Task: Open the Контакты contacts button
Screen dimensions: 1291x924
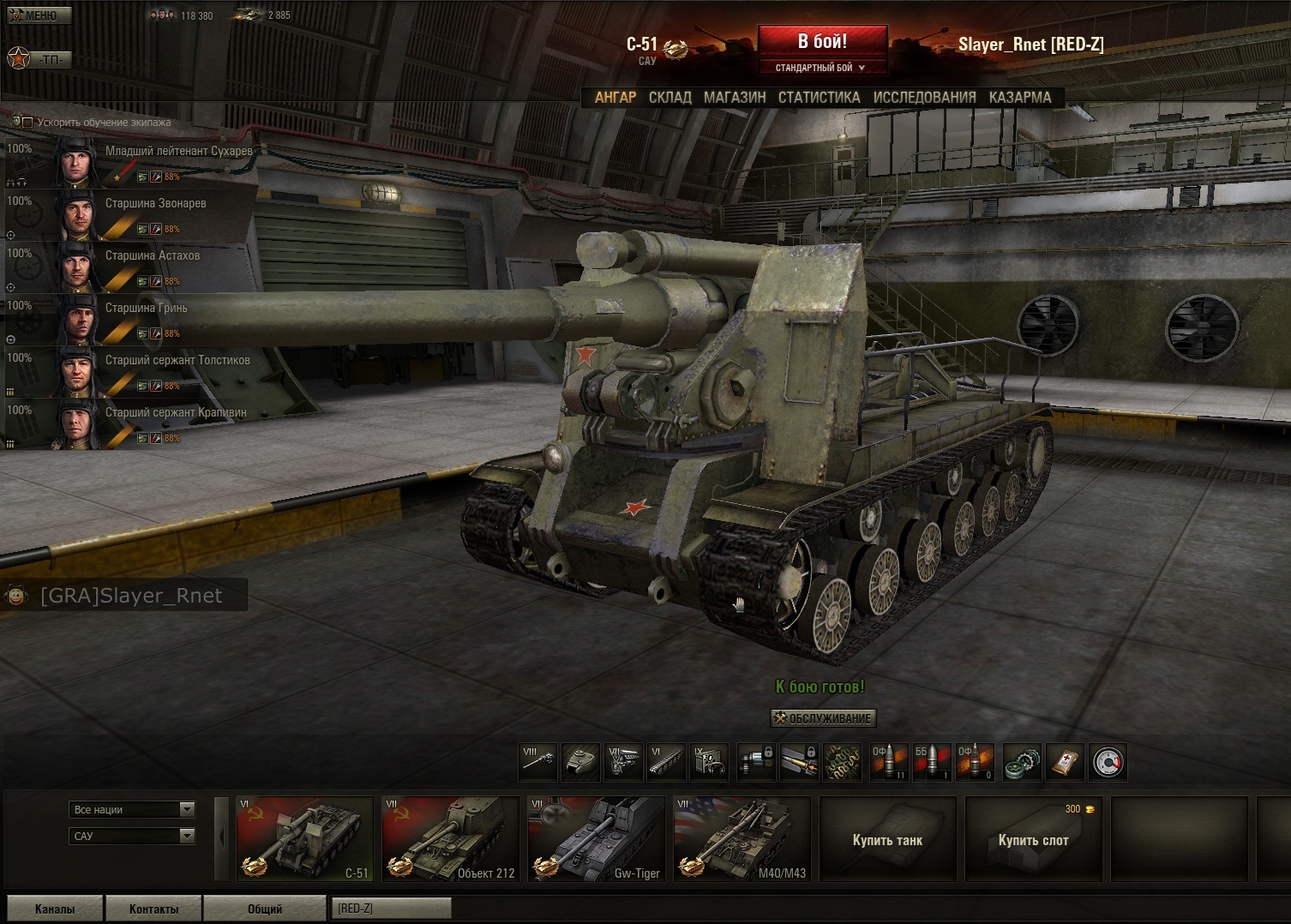Action: click(x=153, y=909)
